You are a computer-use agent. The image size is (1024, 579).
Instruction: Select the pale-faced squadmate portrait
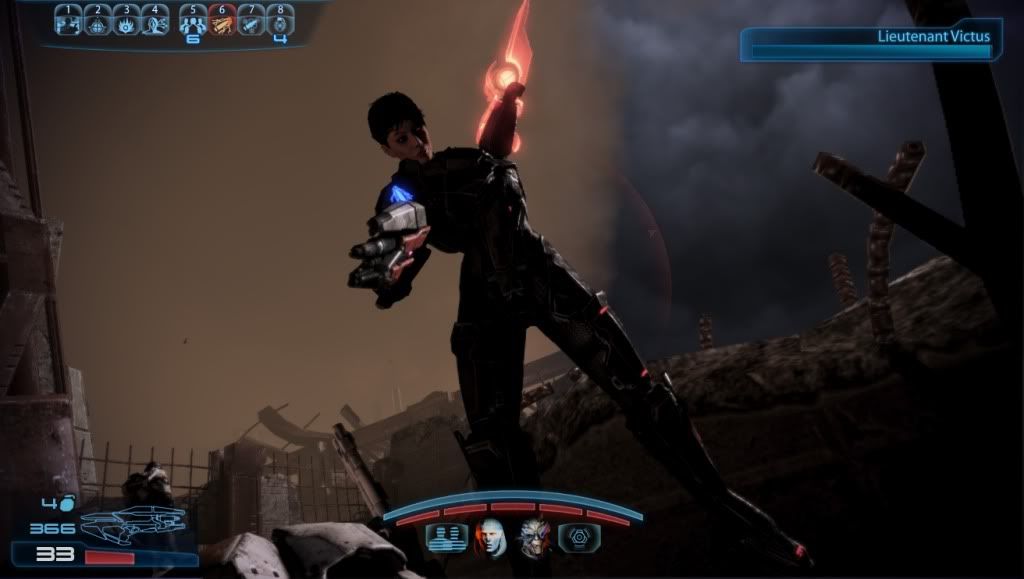pyautogui.click(x=489, y=537)
